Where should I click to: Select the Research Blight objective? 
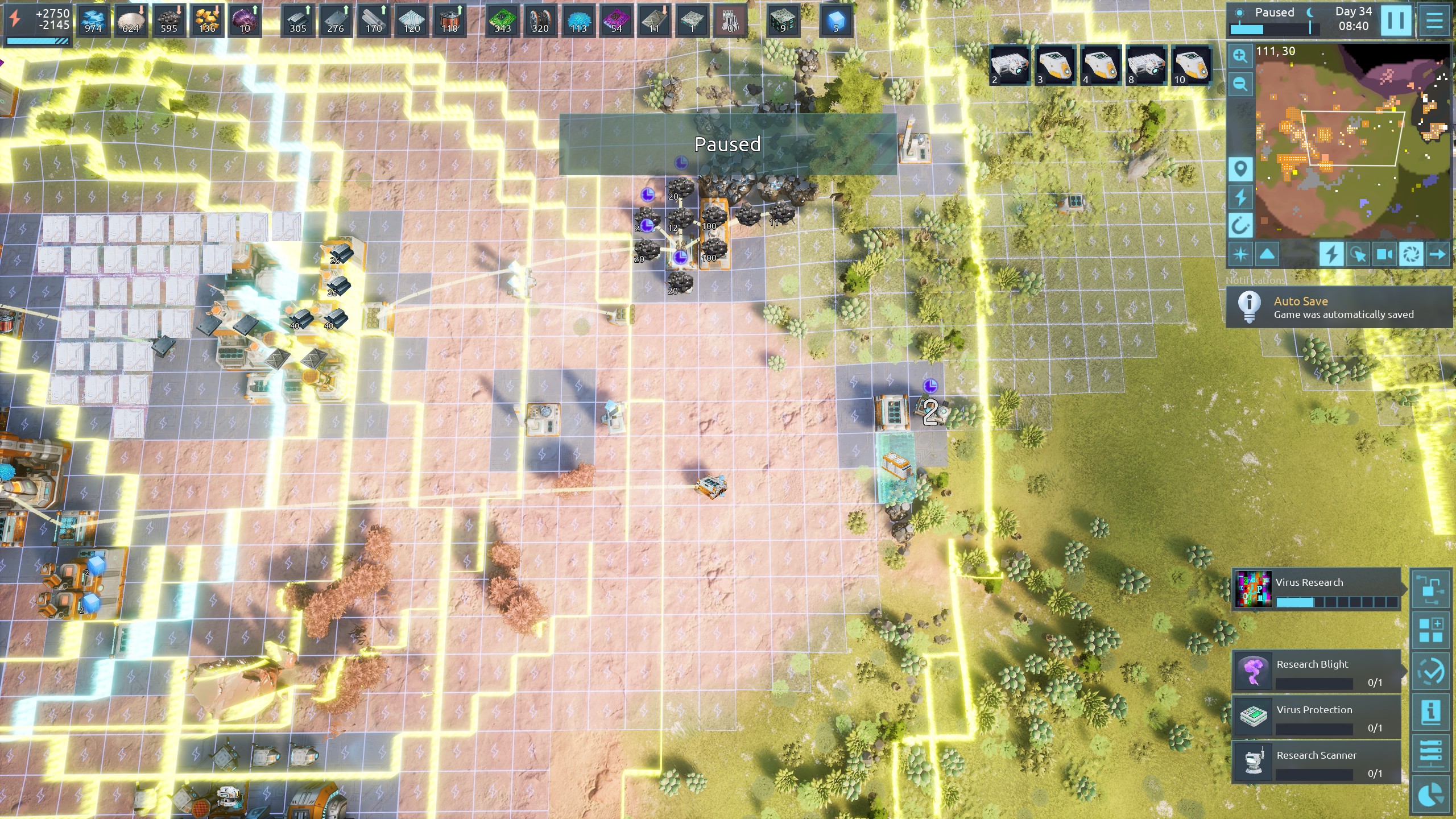[x=1316, y=671]
